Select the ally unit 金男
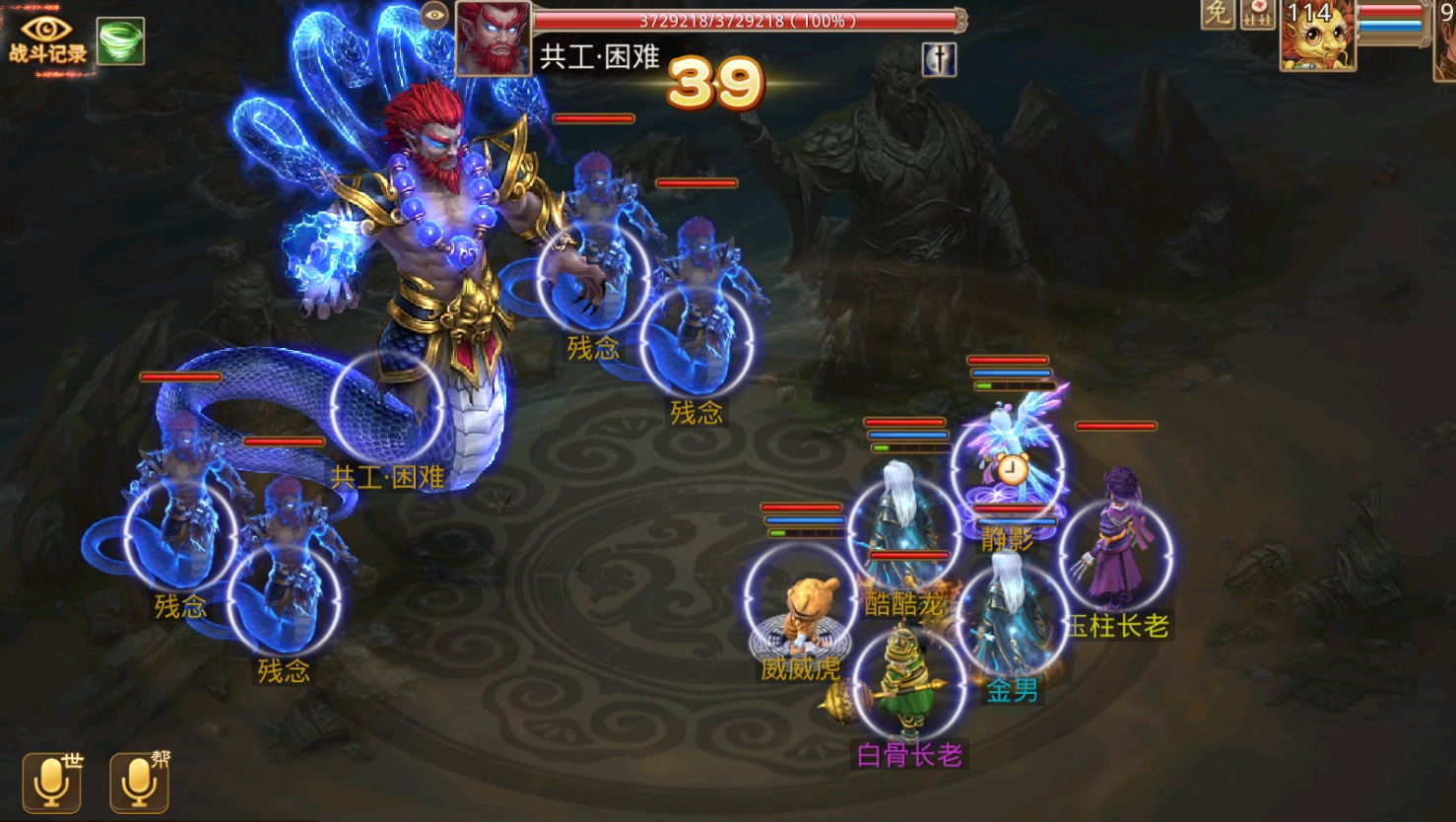Viewport: 1456px width, 822px height. coord(1012,619)
